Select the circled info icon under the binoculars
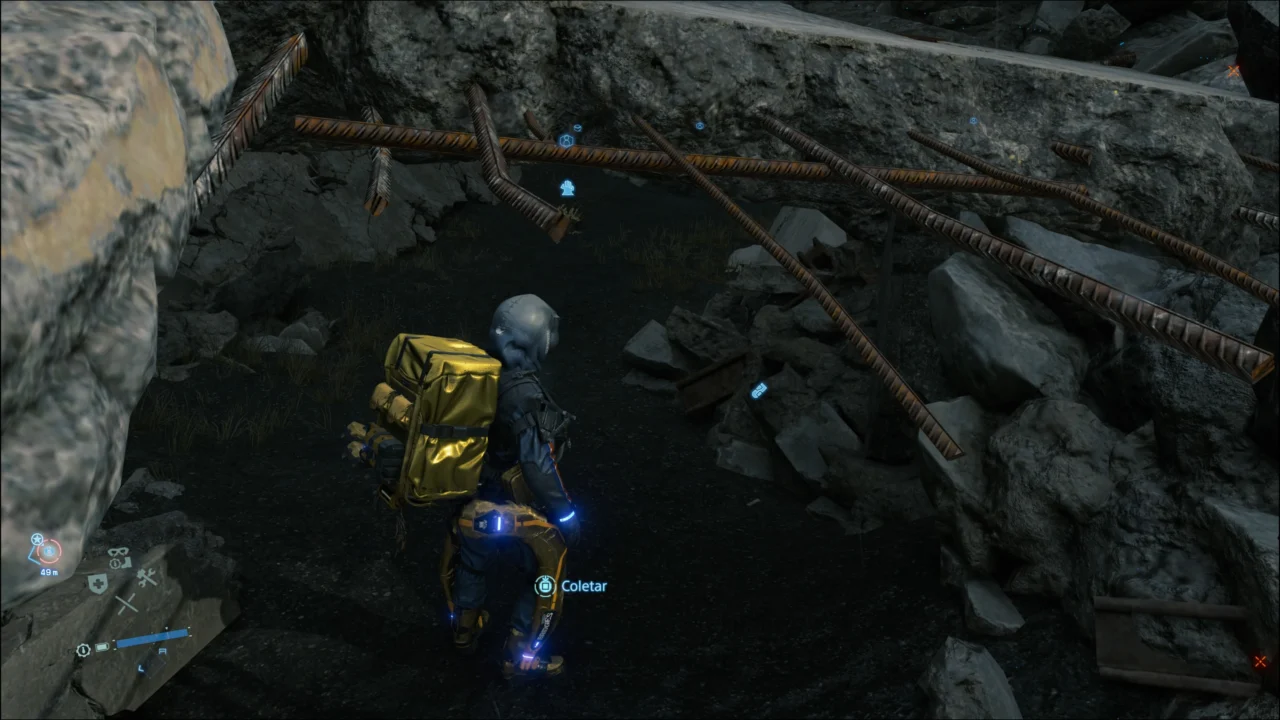 (115, 563)
